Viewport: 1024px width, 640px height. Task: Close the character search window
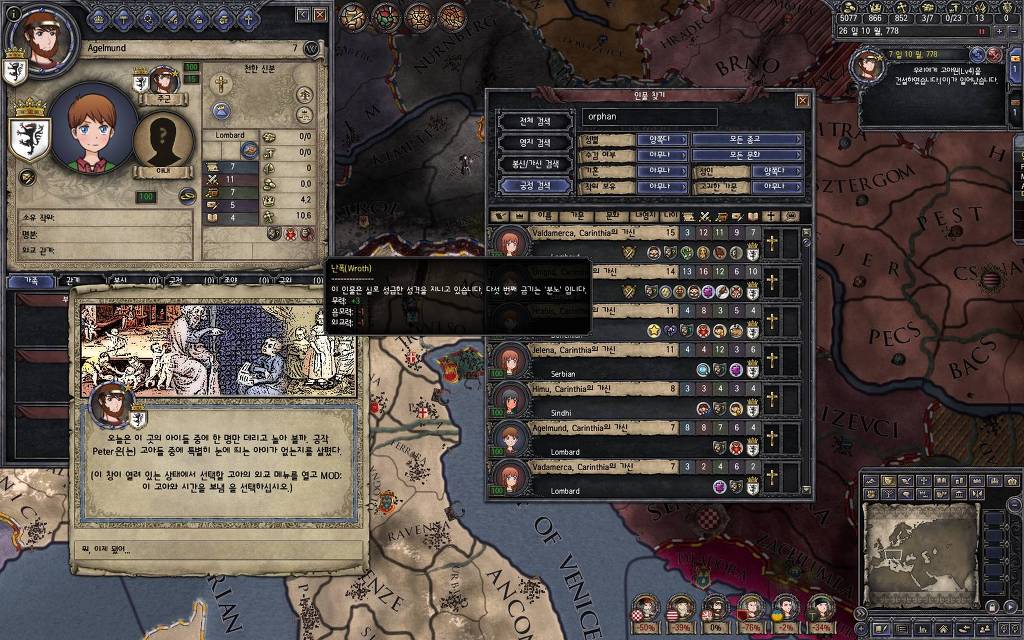802,101
